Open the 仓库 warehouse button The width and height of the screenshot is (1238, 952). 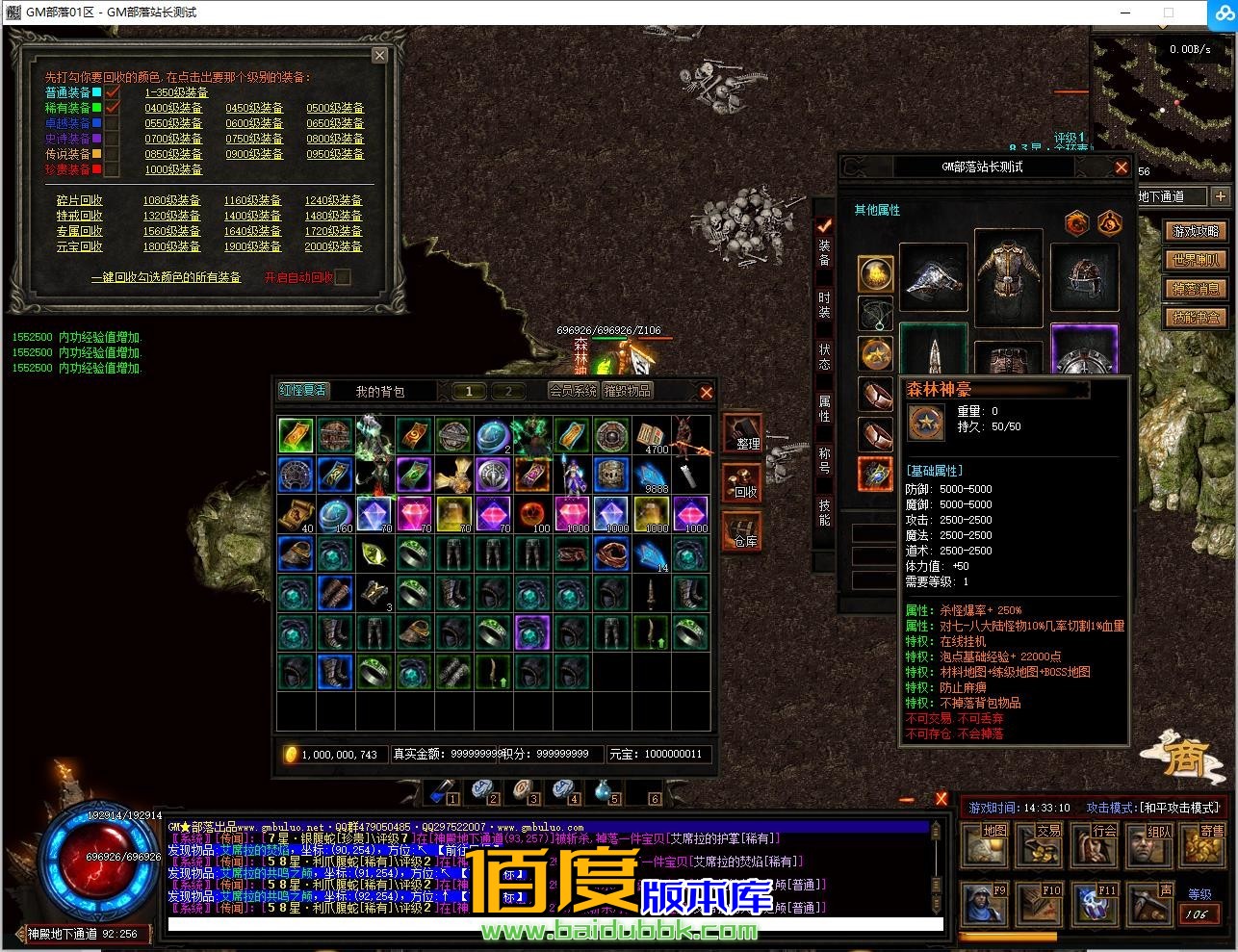coord(743,533)
